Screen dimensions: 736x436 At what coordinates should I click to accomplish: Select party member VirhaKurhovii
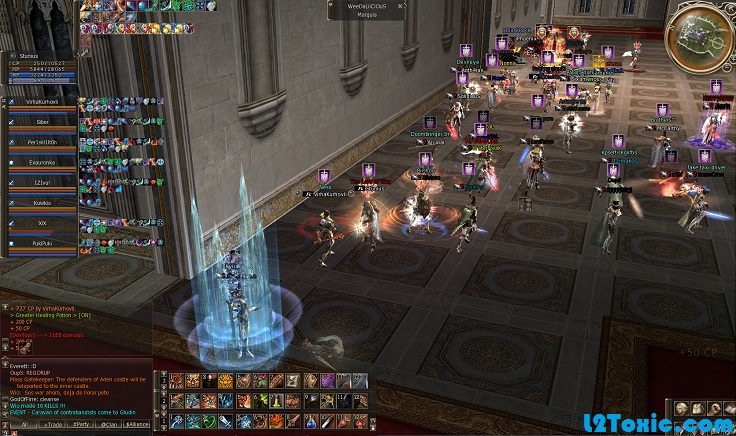point(42,102)
